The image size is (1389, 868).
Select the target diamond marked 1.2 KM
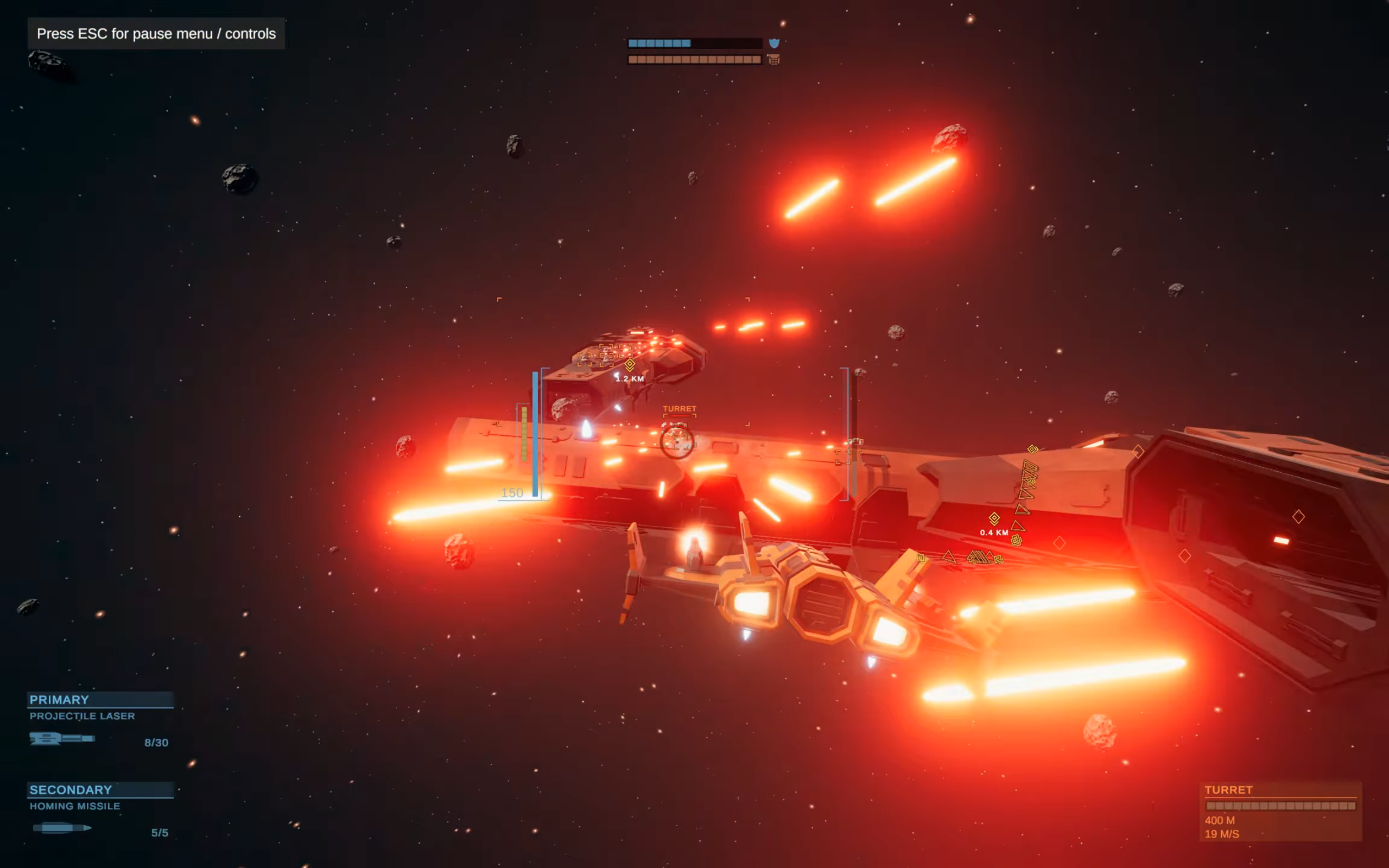(x=630, y=365)
